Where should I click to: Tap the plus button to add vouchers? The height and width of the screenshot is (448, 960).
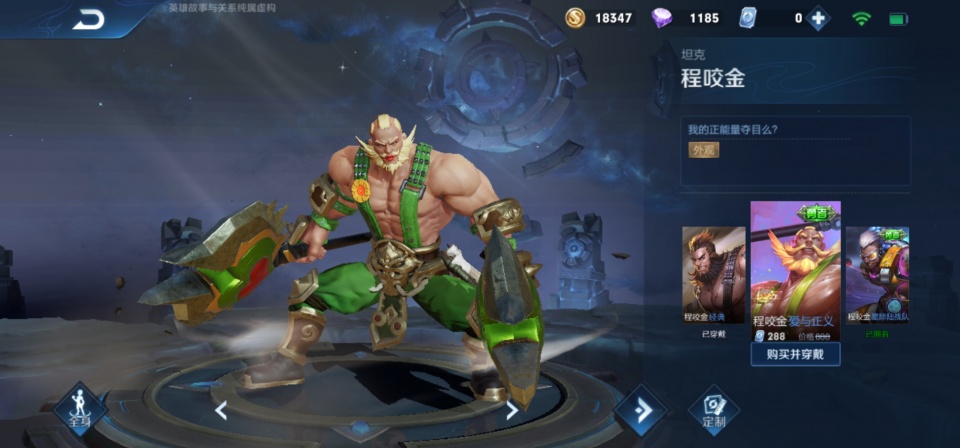(x=818, y=18)
